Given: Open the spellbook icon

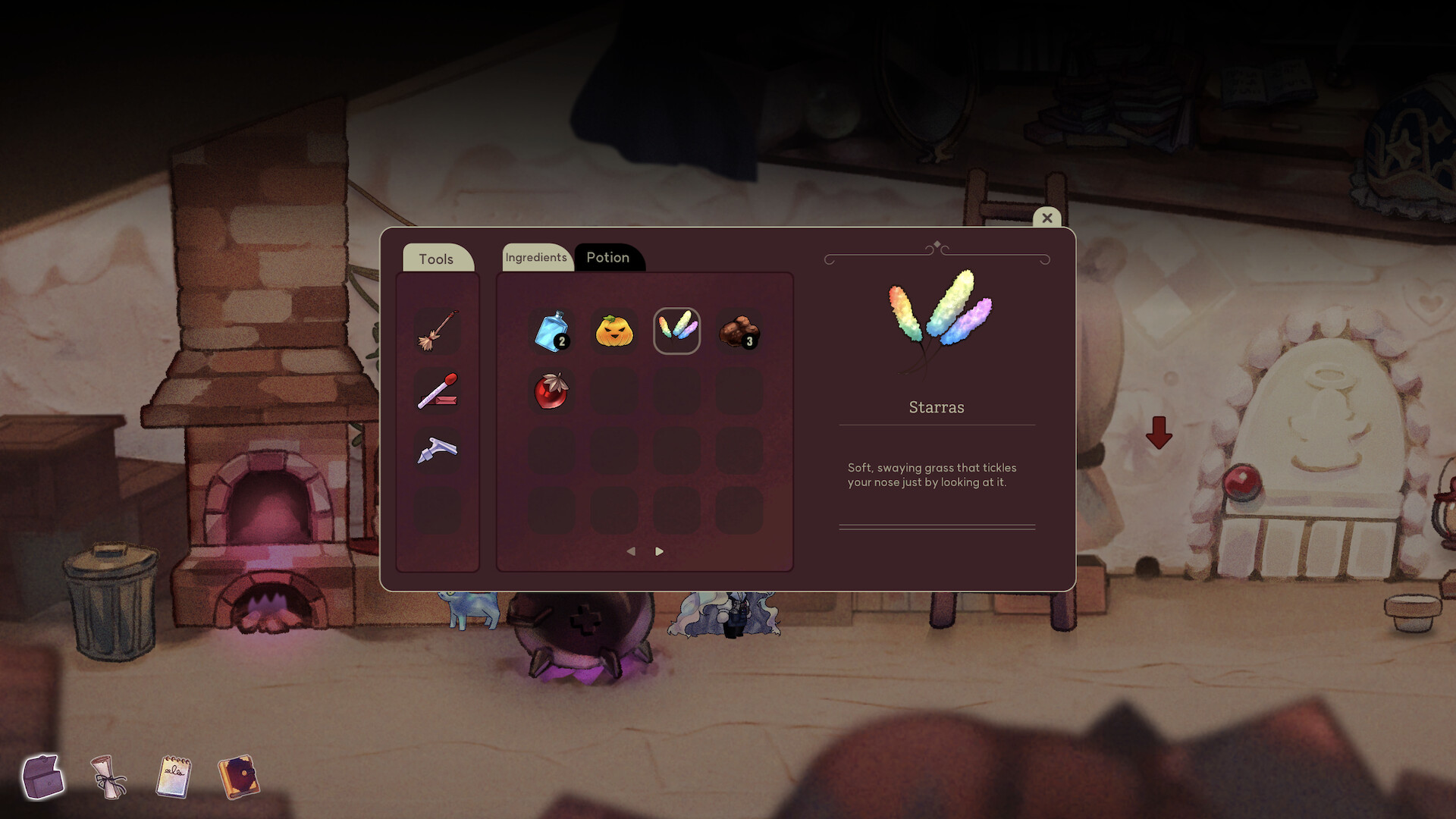Looking at the screenshot, I should click(240, 777).
